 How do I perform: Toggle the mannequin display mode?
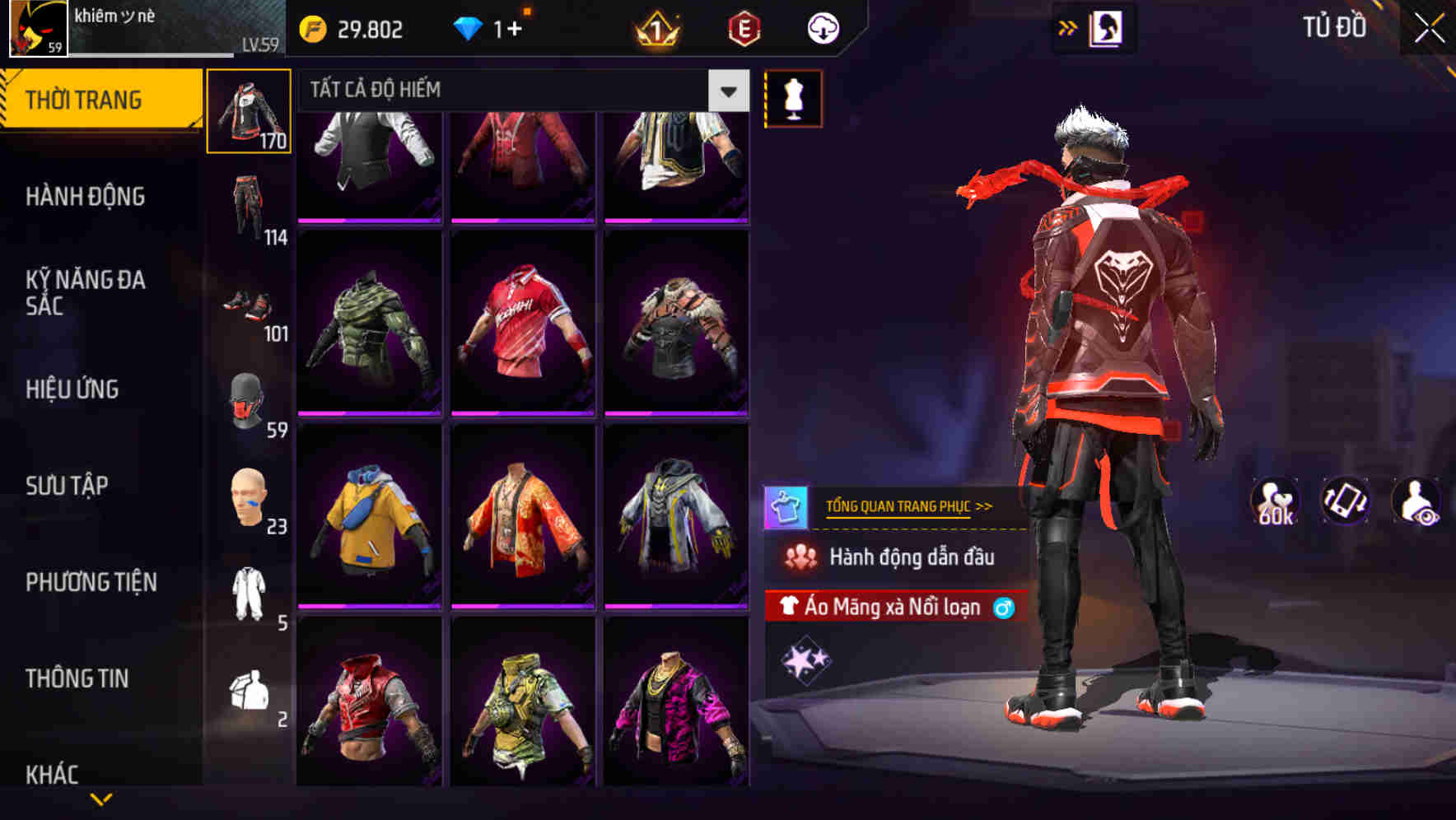(793, 98)
